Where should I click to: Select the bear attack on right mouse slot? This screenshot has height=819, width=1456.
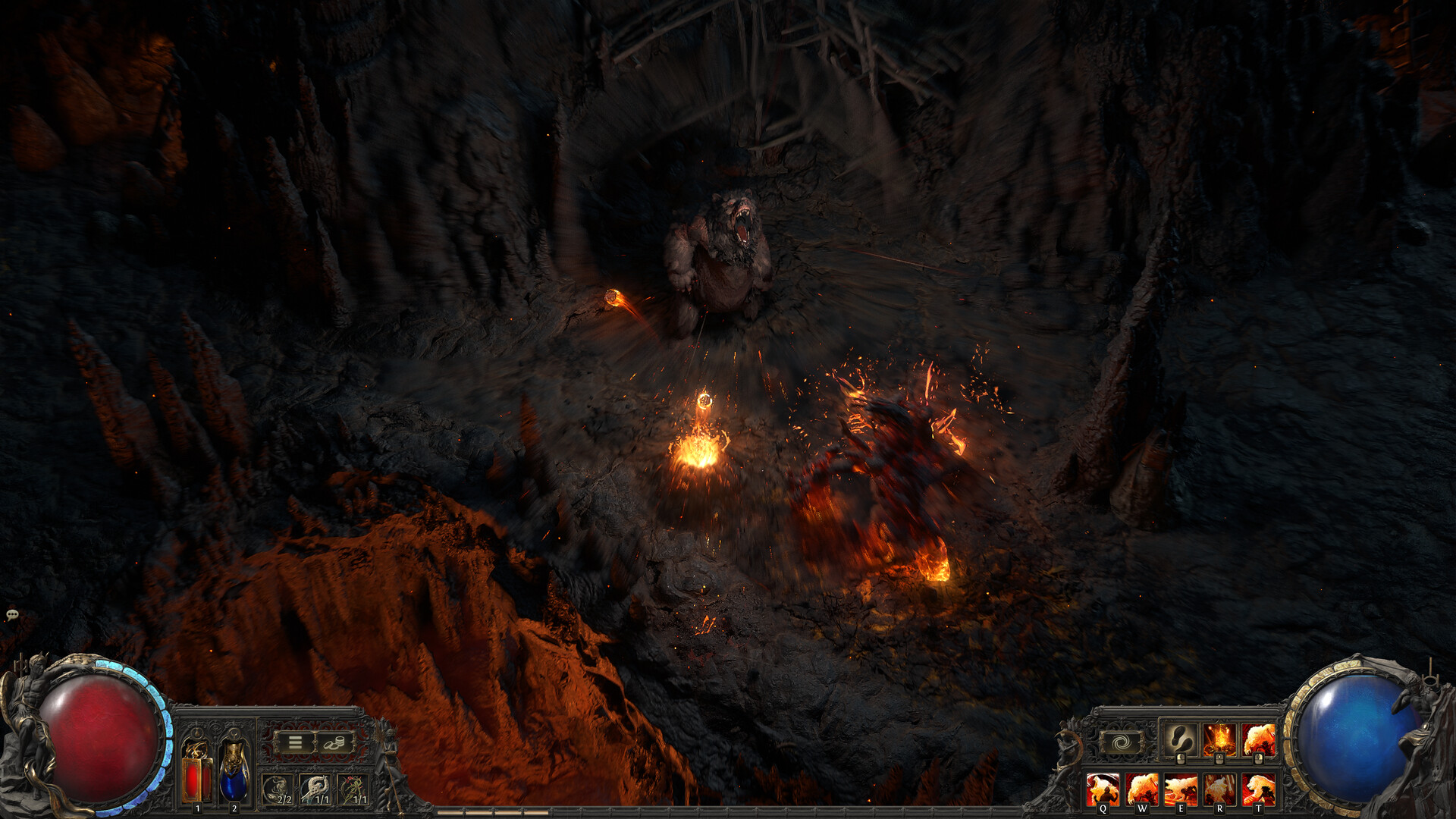pyautogui.click(x=1259, y=738)
